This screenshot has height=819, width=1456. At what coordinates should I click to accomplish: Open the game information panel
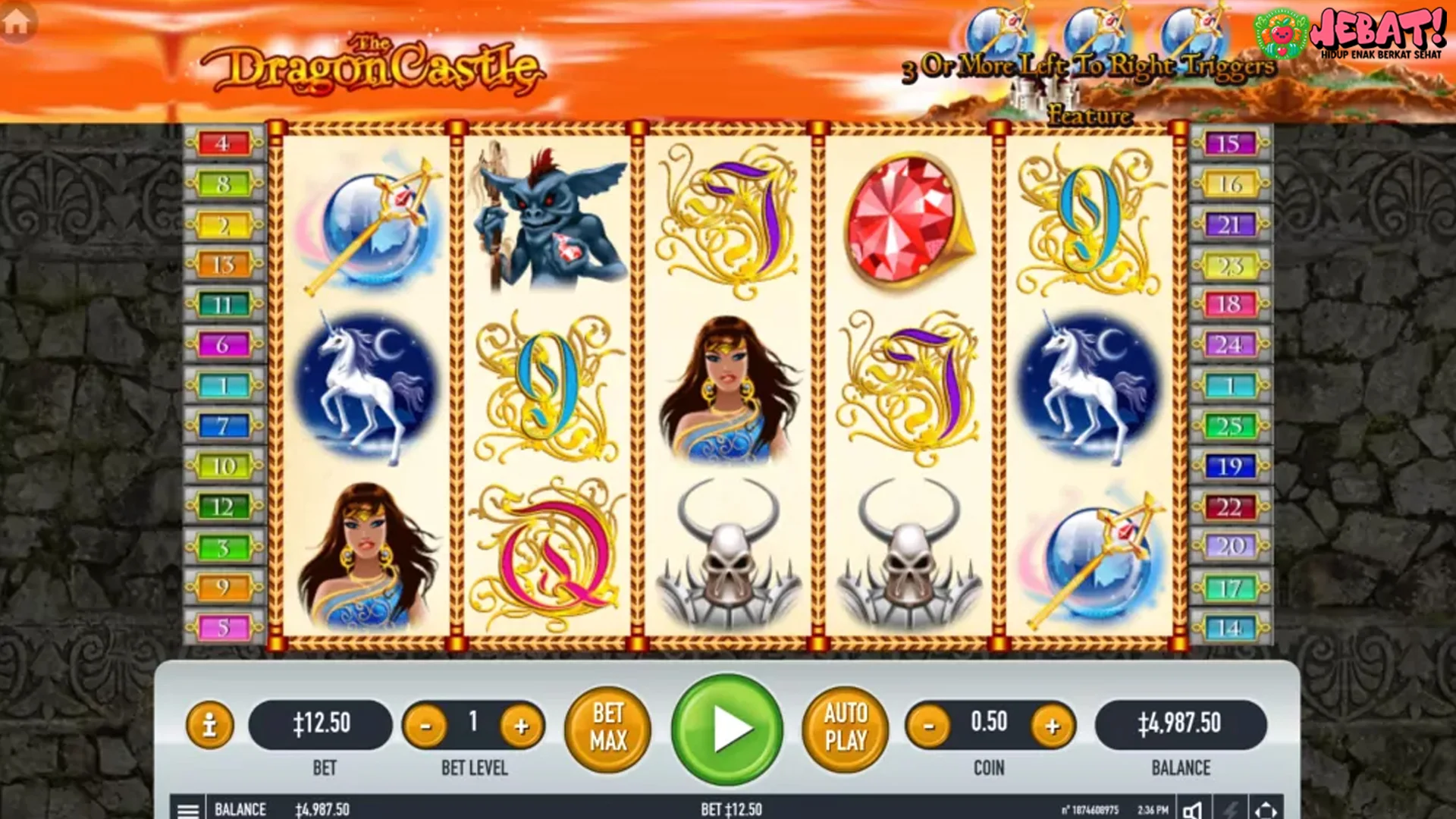click(209, 726)
